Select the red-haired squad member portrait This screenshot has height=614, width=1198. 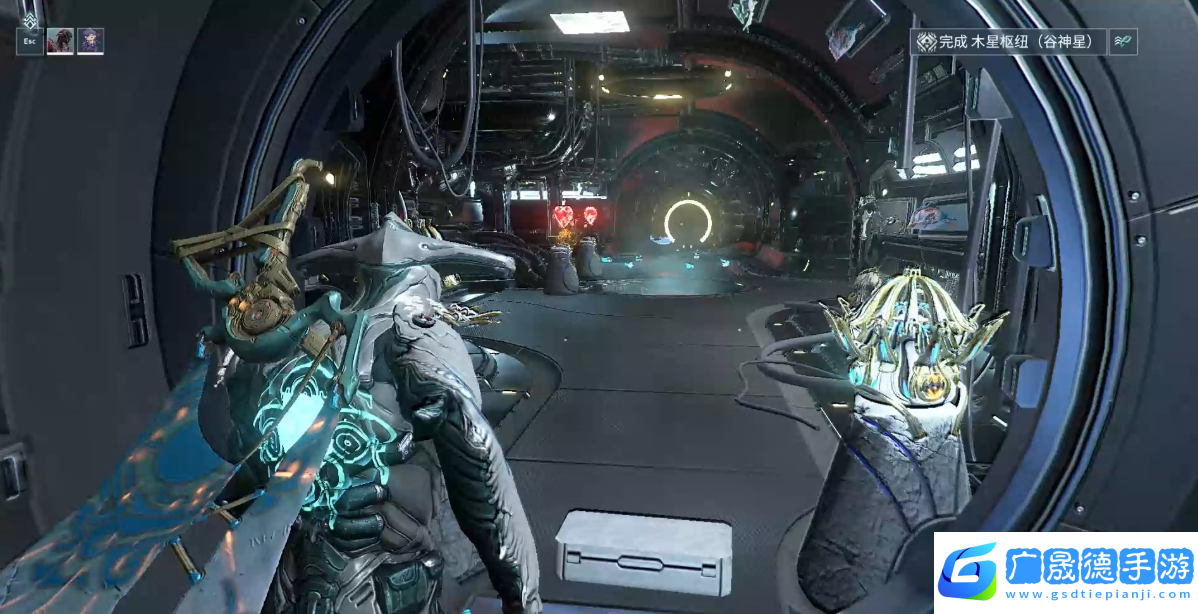(x=60, y=41)
